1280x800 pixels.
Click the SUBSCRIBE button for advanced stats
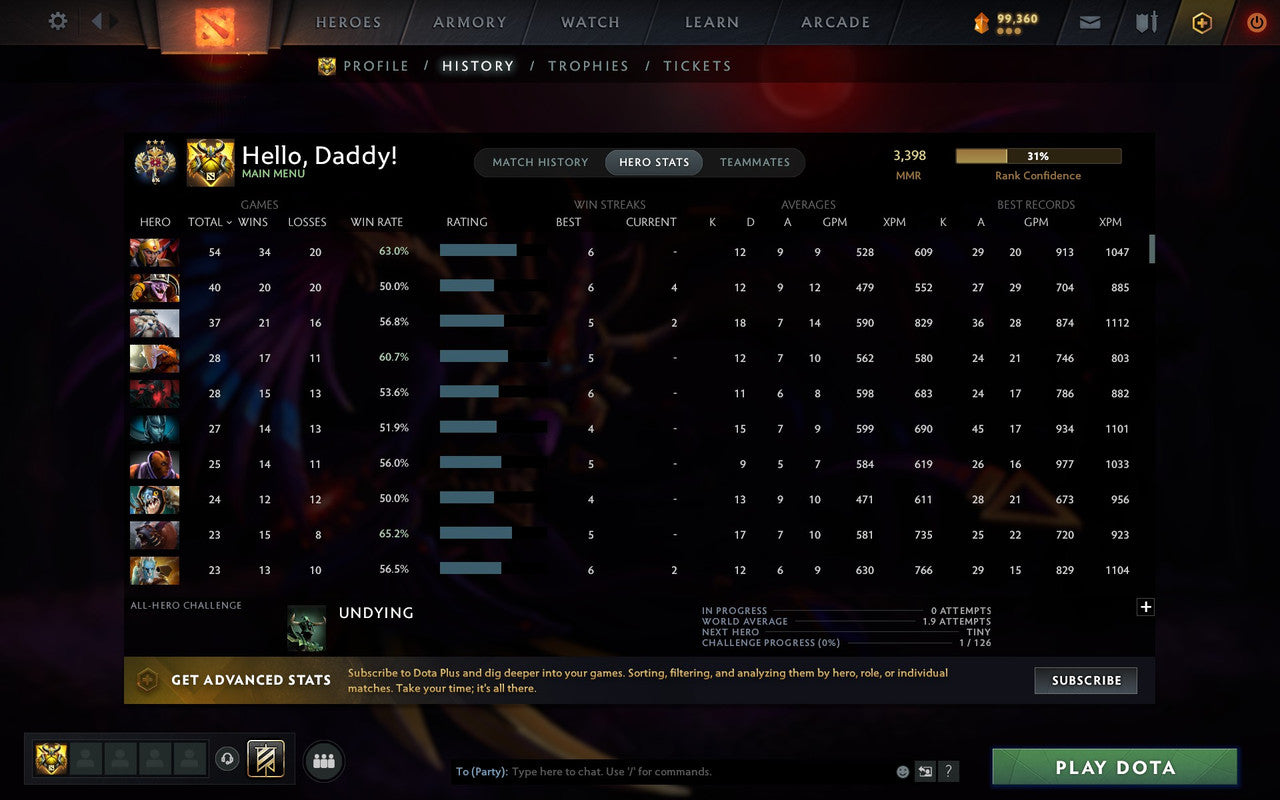(1086, 680)
